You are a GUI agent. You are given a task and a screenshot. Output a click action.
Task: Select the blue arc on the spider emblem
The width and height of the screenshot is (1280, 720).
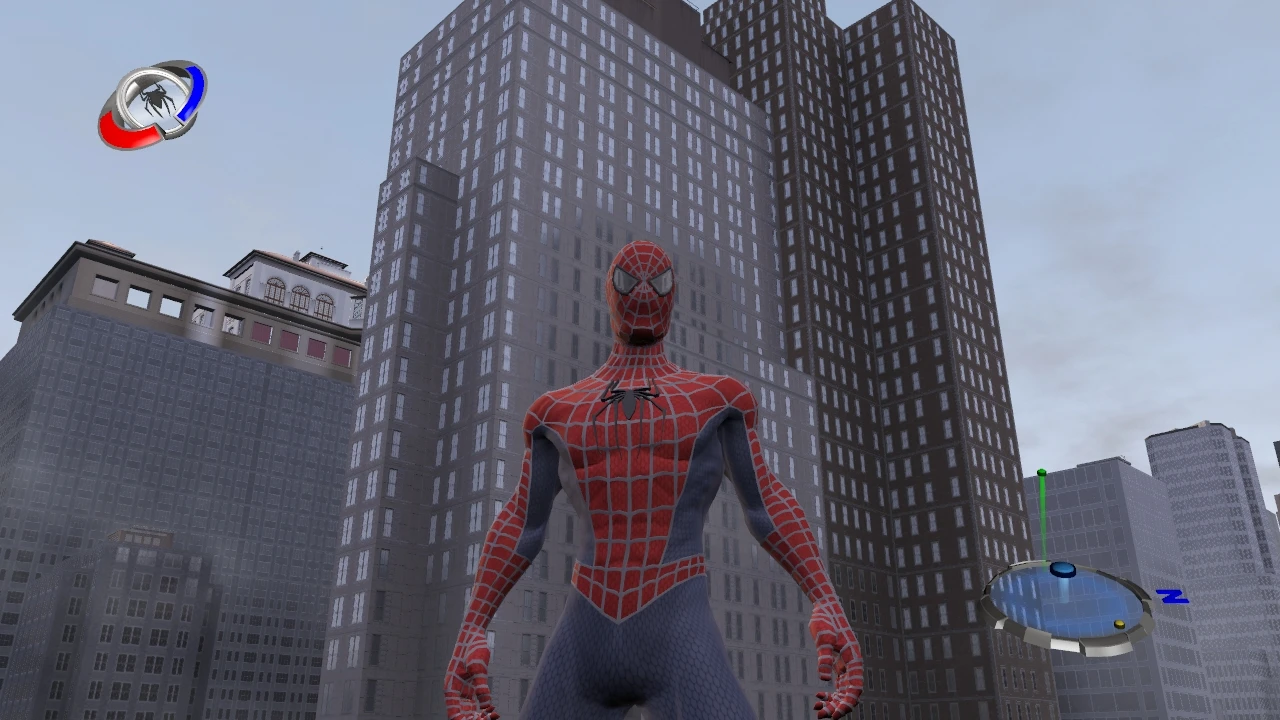coord(192,92)
